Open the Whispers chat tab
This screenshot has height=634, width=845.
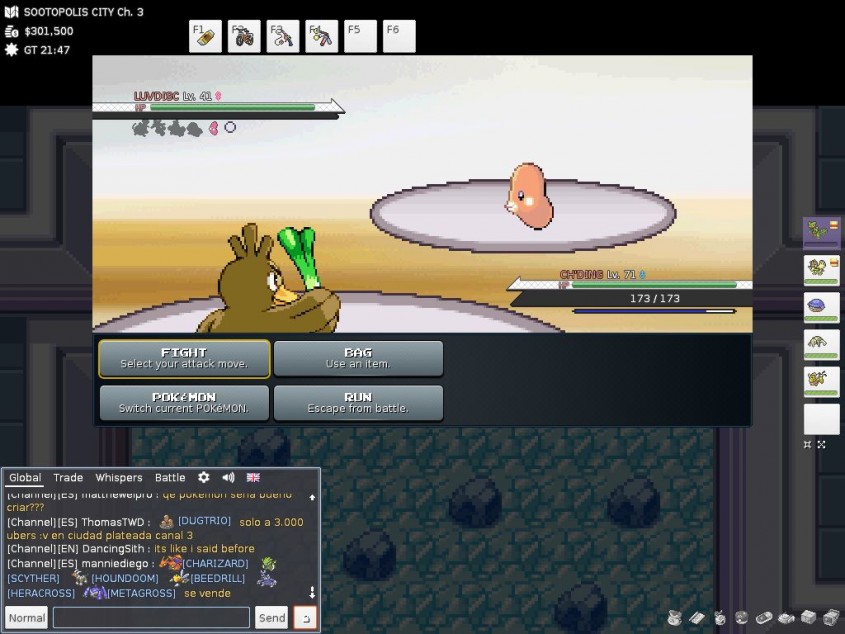tap(119, 478)
